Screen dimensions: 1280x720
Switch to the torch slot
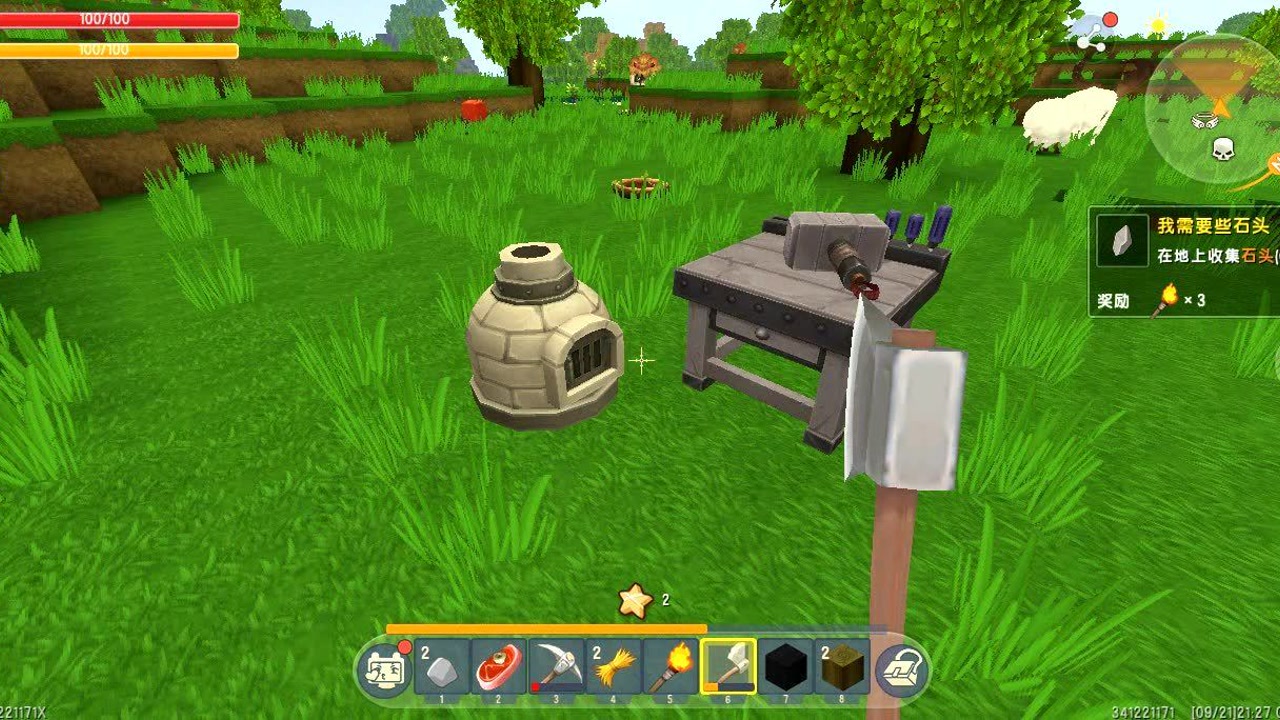pos(670,668)
